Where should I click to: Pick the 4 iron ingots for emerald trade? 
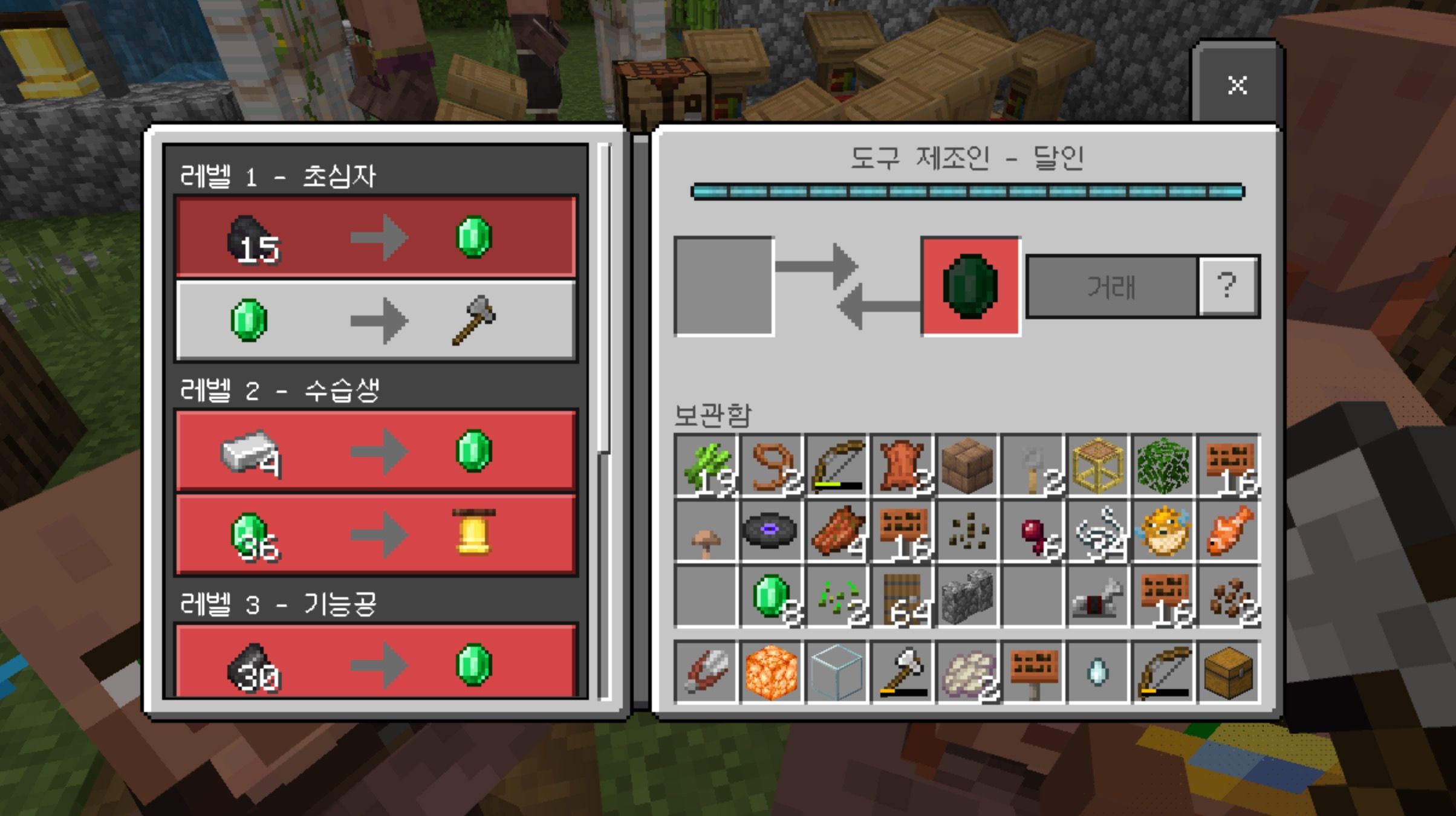(x=375, y=451)
